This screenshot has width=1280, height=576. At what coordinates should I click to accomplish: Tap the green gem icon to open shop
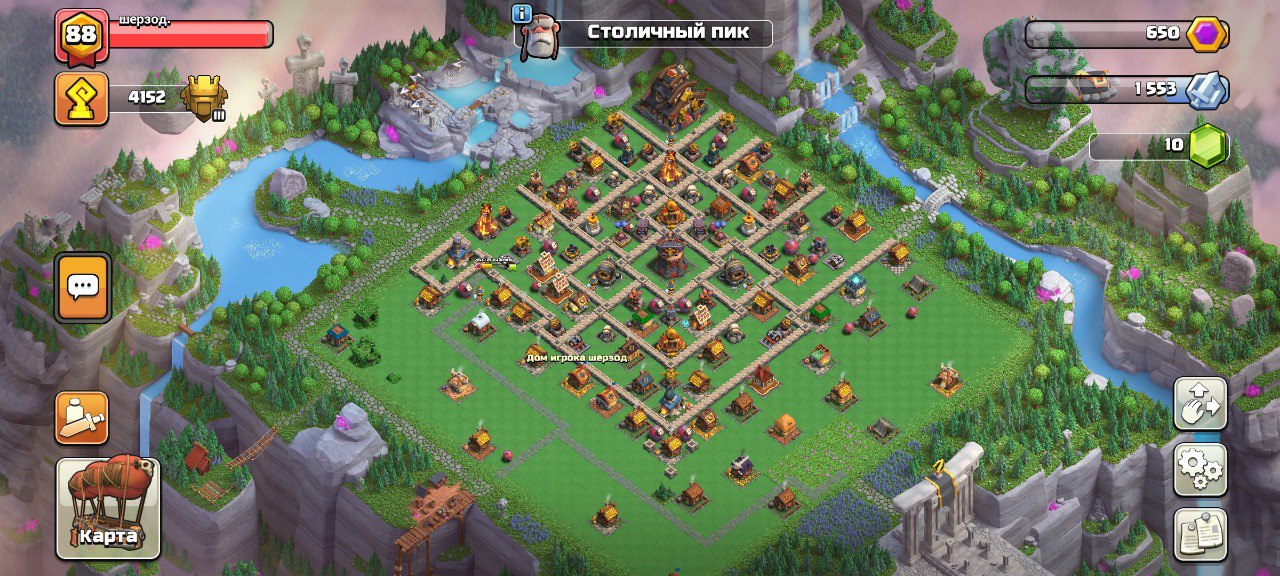(1208, 146)
